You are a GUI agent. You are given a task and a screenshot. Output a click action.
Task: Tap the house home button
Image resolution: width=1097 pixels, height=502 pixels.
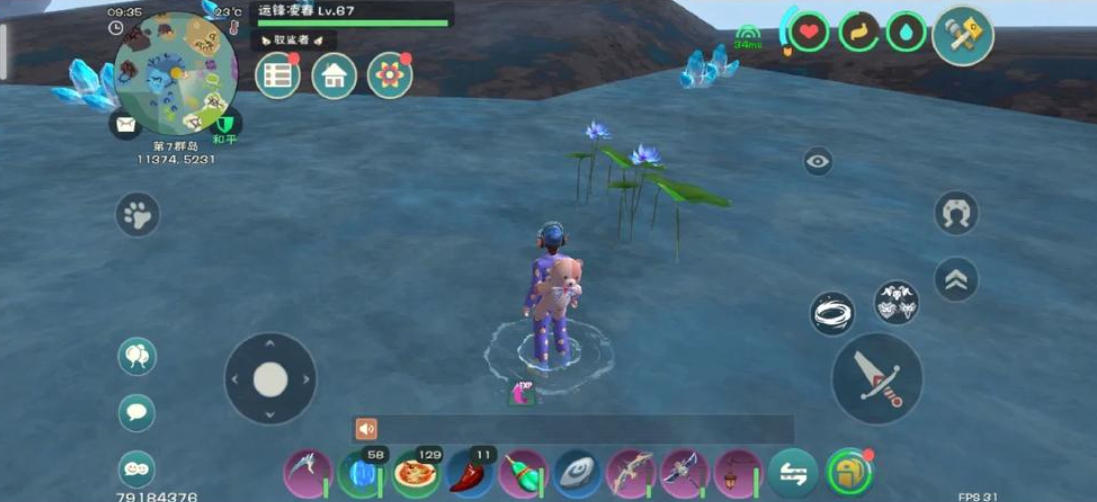334,76
